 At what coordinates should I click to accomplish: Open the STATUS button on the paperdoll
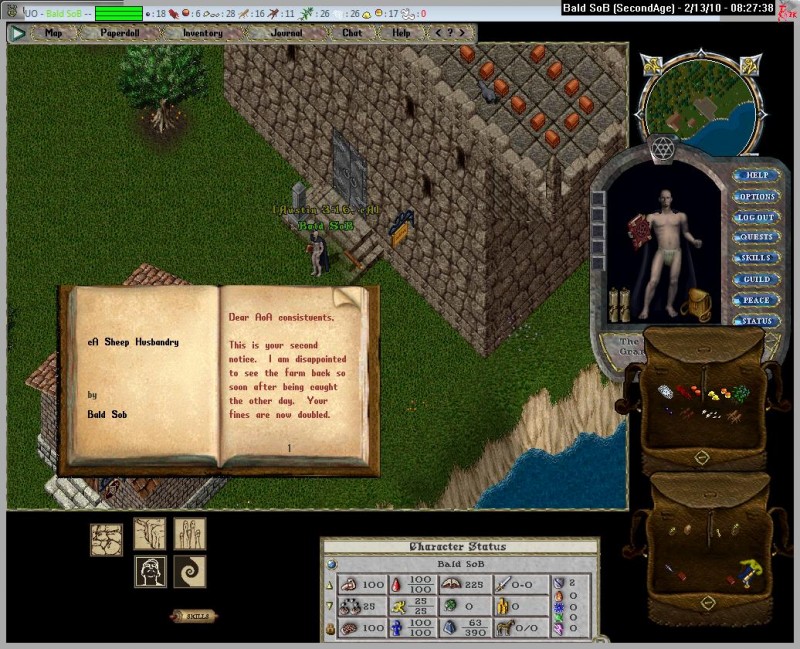(756, 321)
